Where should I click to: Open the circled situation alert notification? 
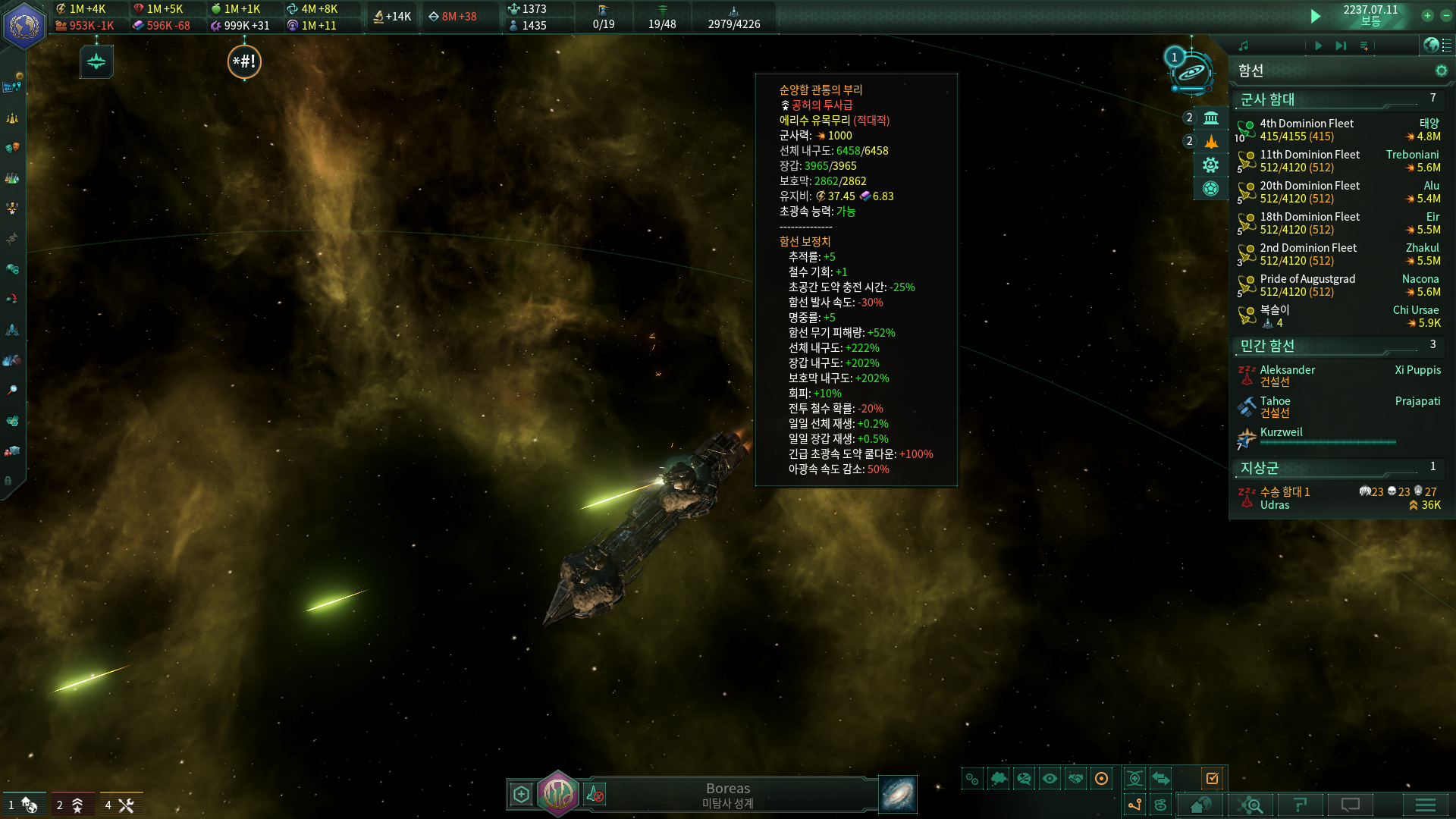point(244,61)
